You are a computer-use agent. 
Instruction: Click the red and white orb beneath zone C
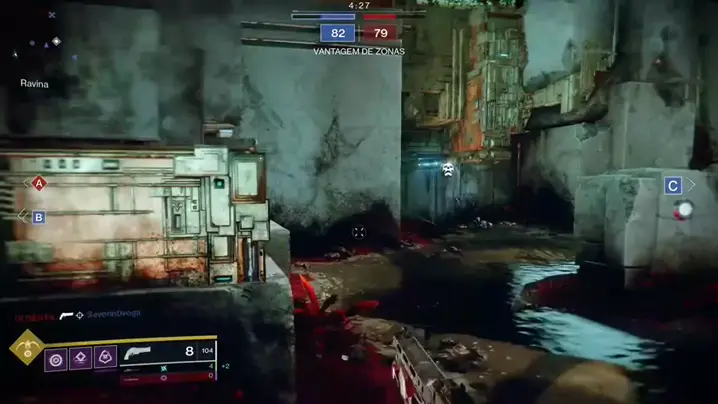(684, 210)
